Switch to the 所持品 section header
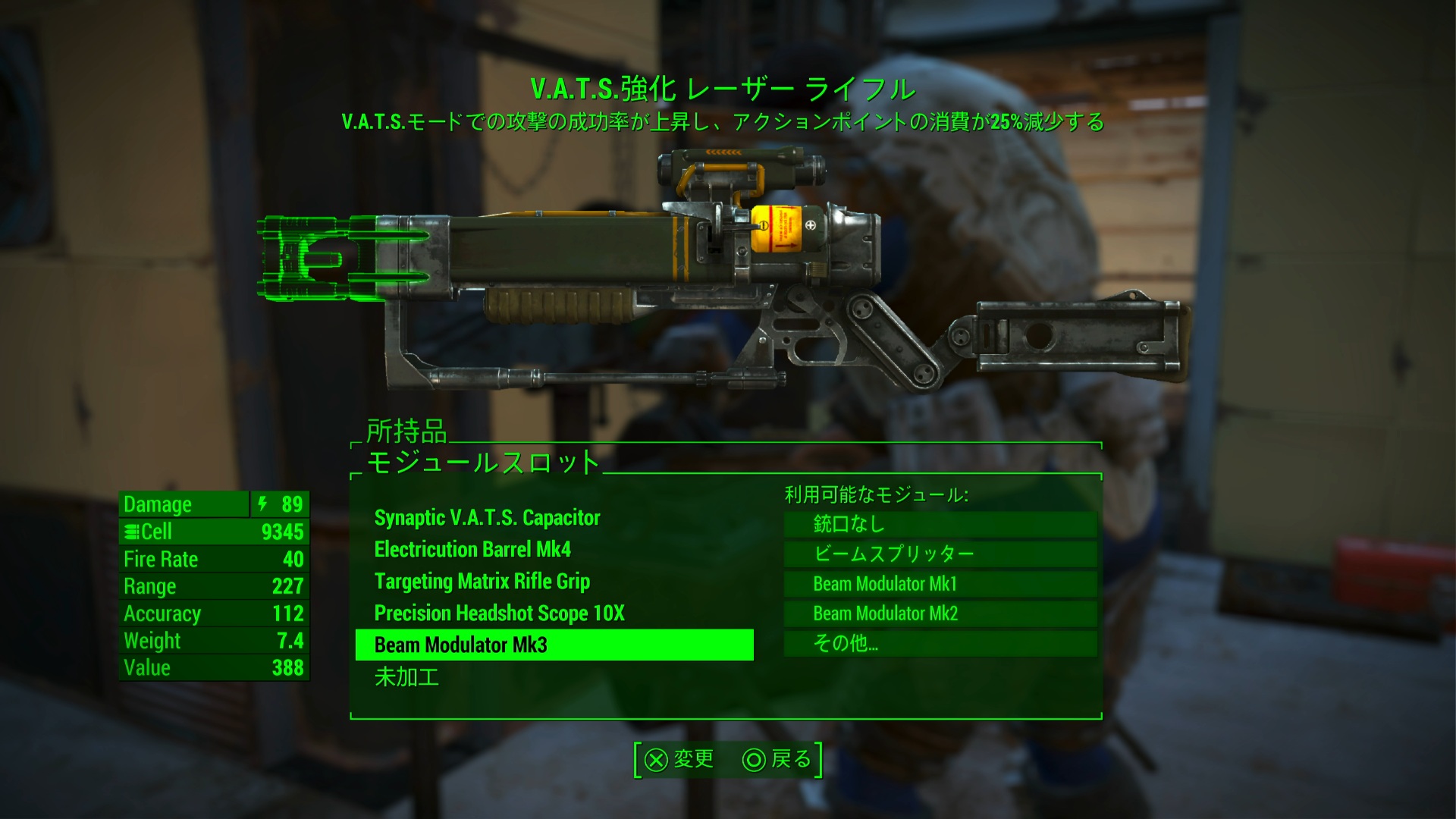 coord(406,431)
